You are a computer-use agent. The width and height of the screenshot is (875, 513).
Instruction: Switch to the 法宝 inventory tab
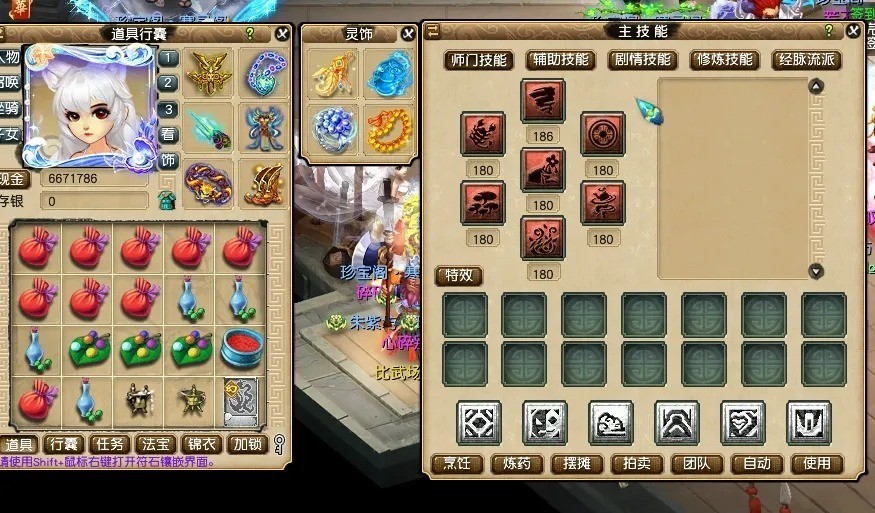(x=155, y=444)
